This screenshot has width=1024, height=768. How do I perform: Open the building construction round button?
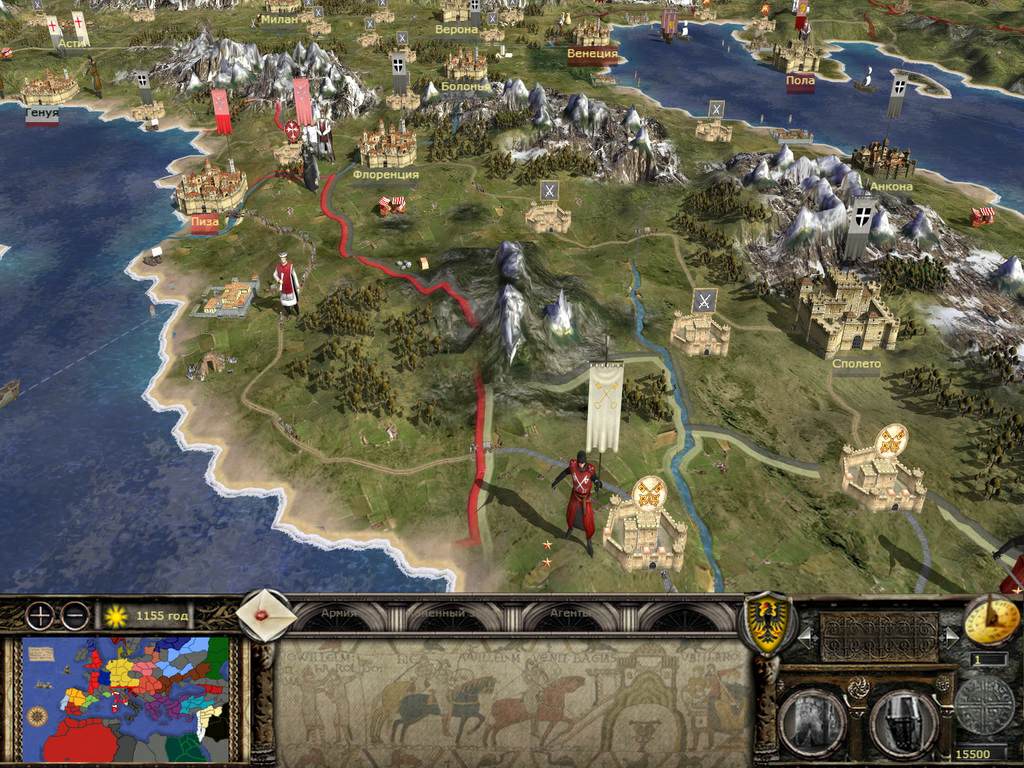click(811, 720)
